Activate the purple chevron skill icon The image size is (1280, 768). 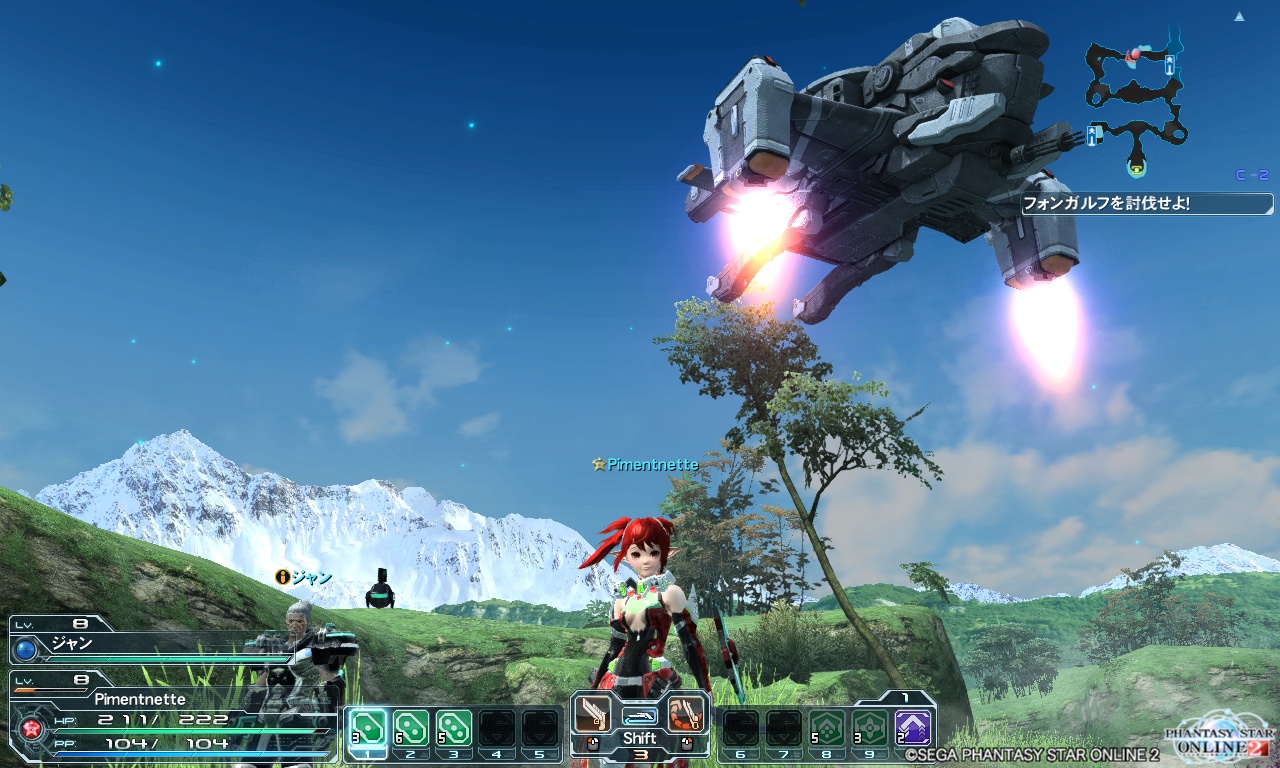pyautogui.click(x=912, y=727)
